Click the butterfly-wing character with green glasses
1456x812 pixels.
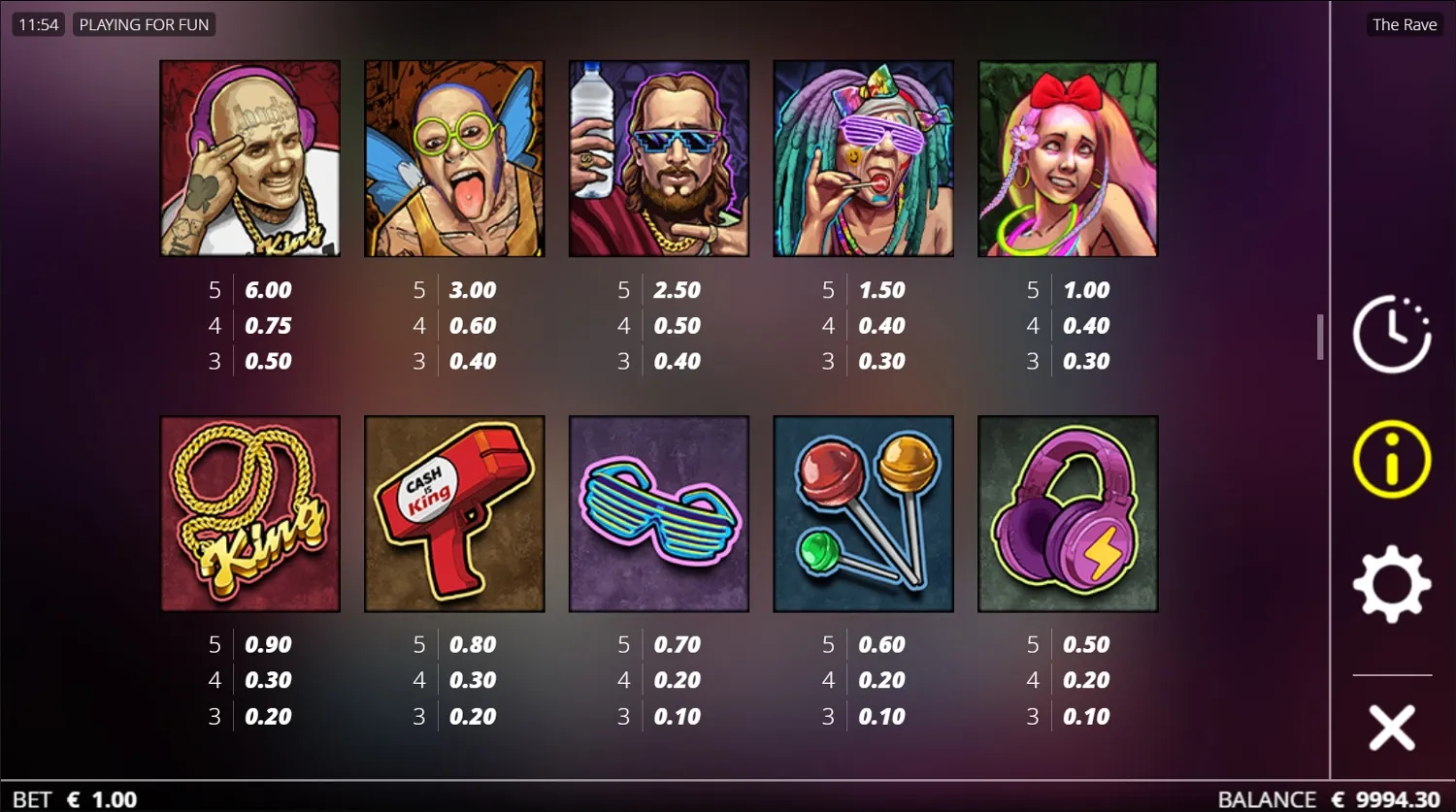click(x=454, y=158)
